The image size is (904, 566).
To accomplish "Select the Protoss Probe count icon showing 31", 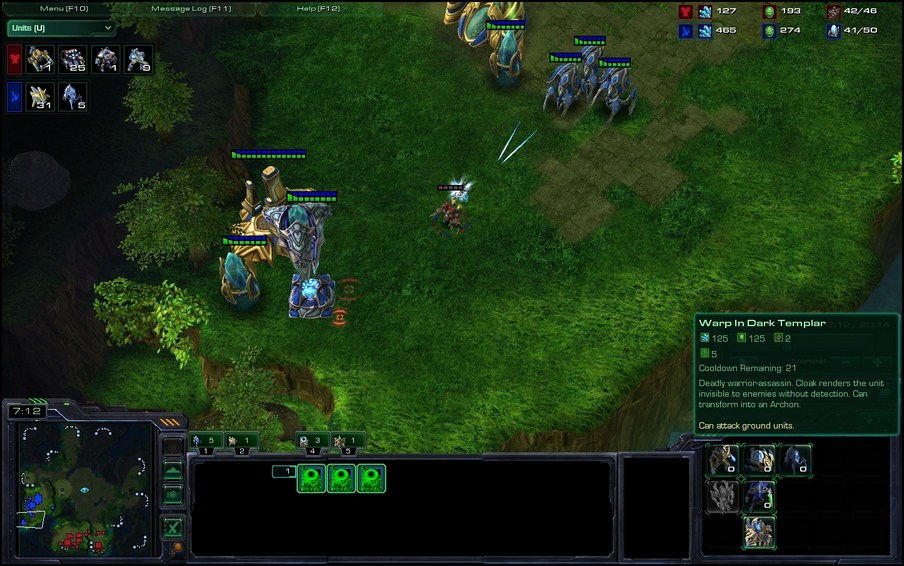I will coord(40,97).
